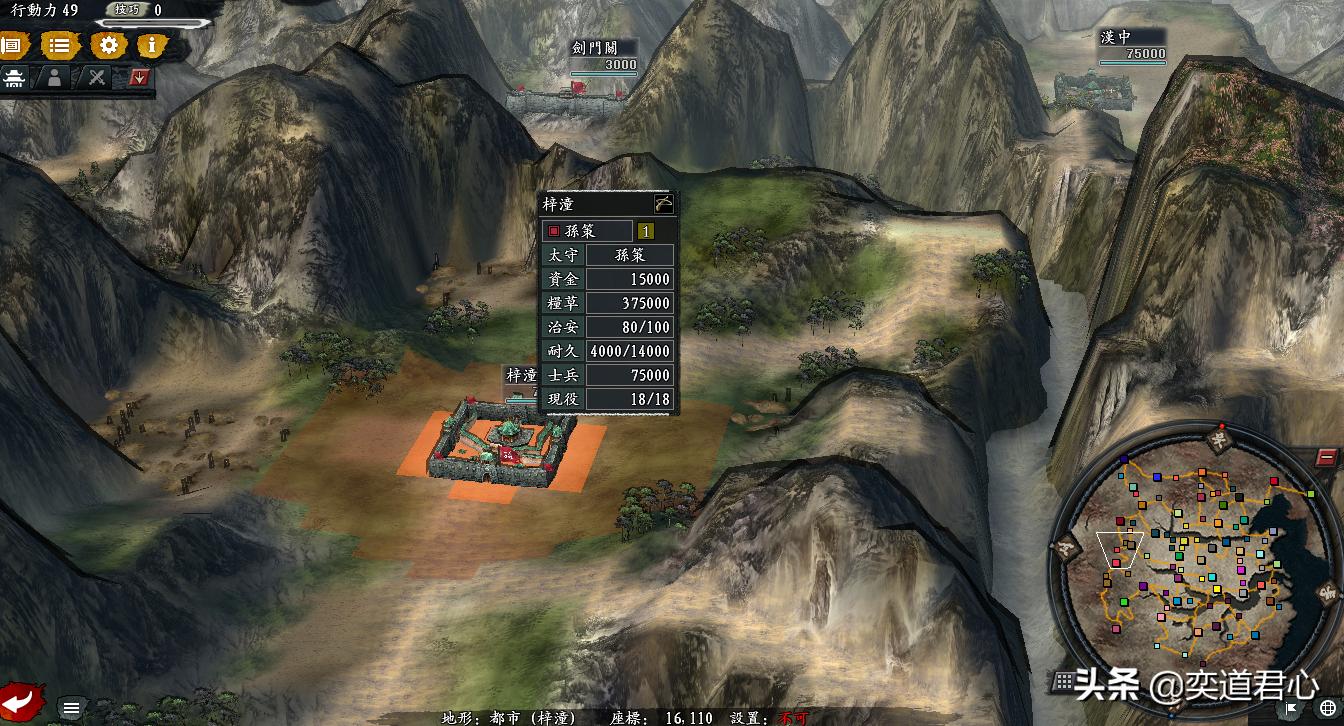This screenshot has width=1344, height=726.
Task: Click the yellow 1 badge beside Sun Ce
Action: coord(648,231)
